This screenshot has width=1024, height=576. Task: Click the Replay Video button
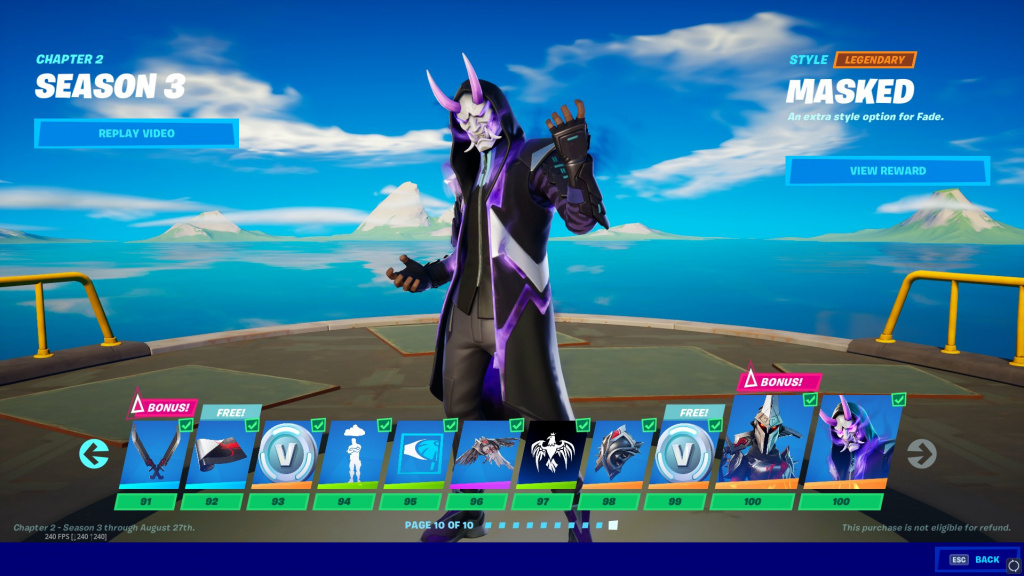coord(136,133)
